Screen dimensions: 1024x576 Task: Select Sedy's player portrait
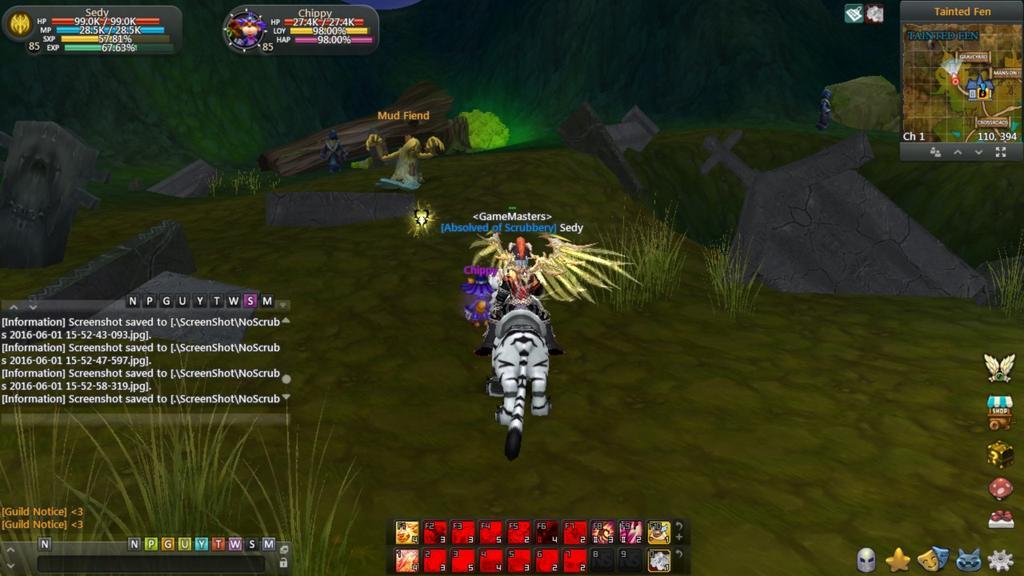point(20,25)
